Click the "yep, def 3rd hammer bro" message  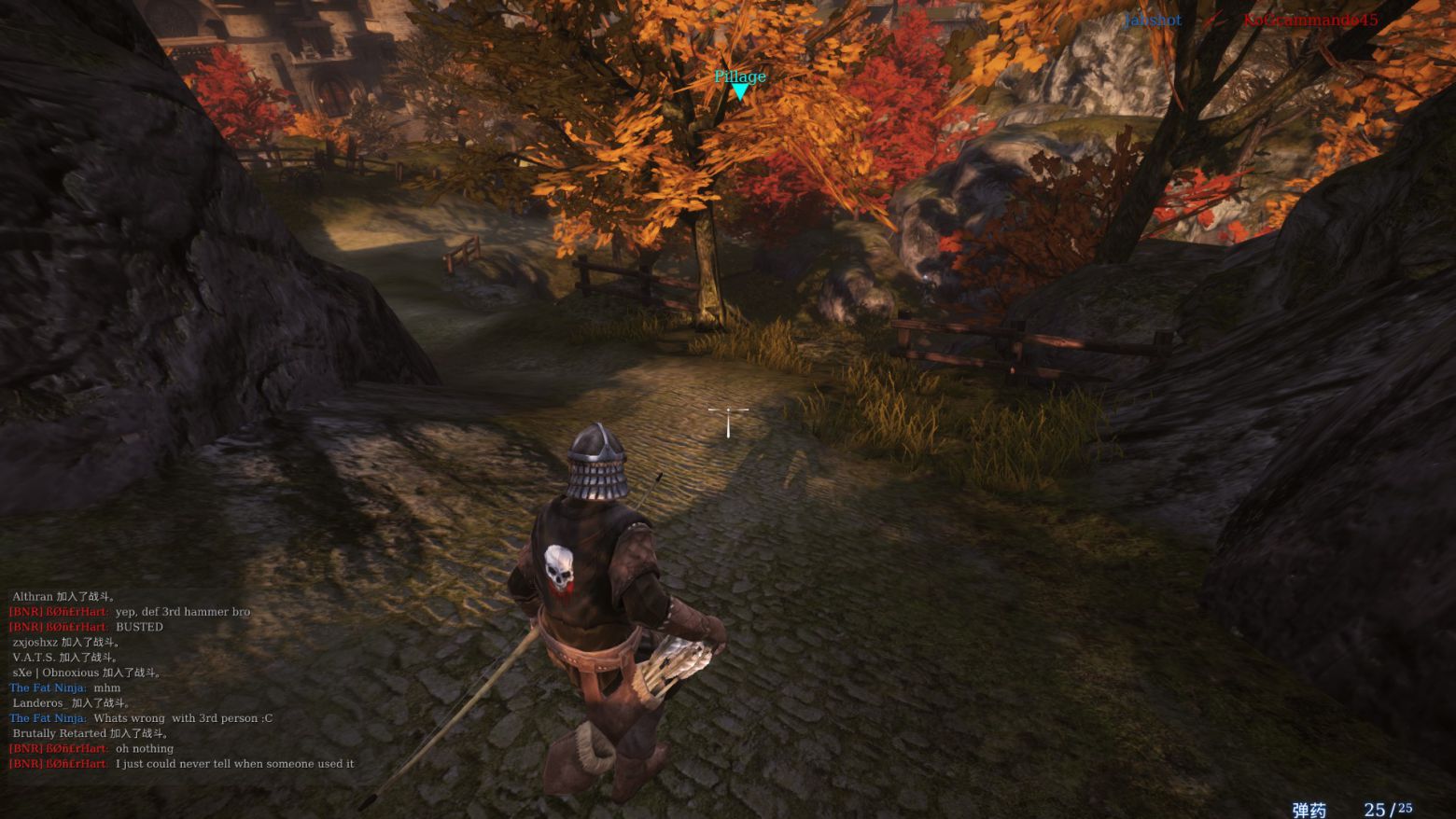[x=182, y=612]
